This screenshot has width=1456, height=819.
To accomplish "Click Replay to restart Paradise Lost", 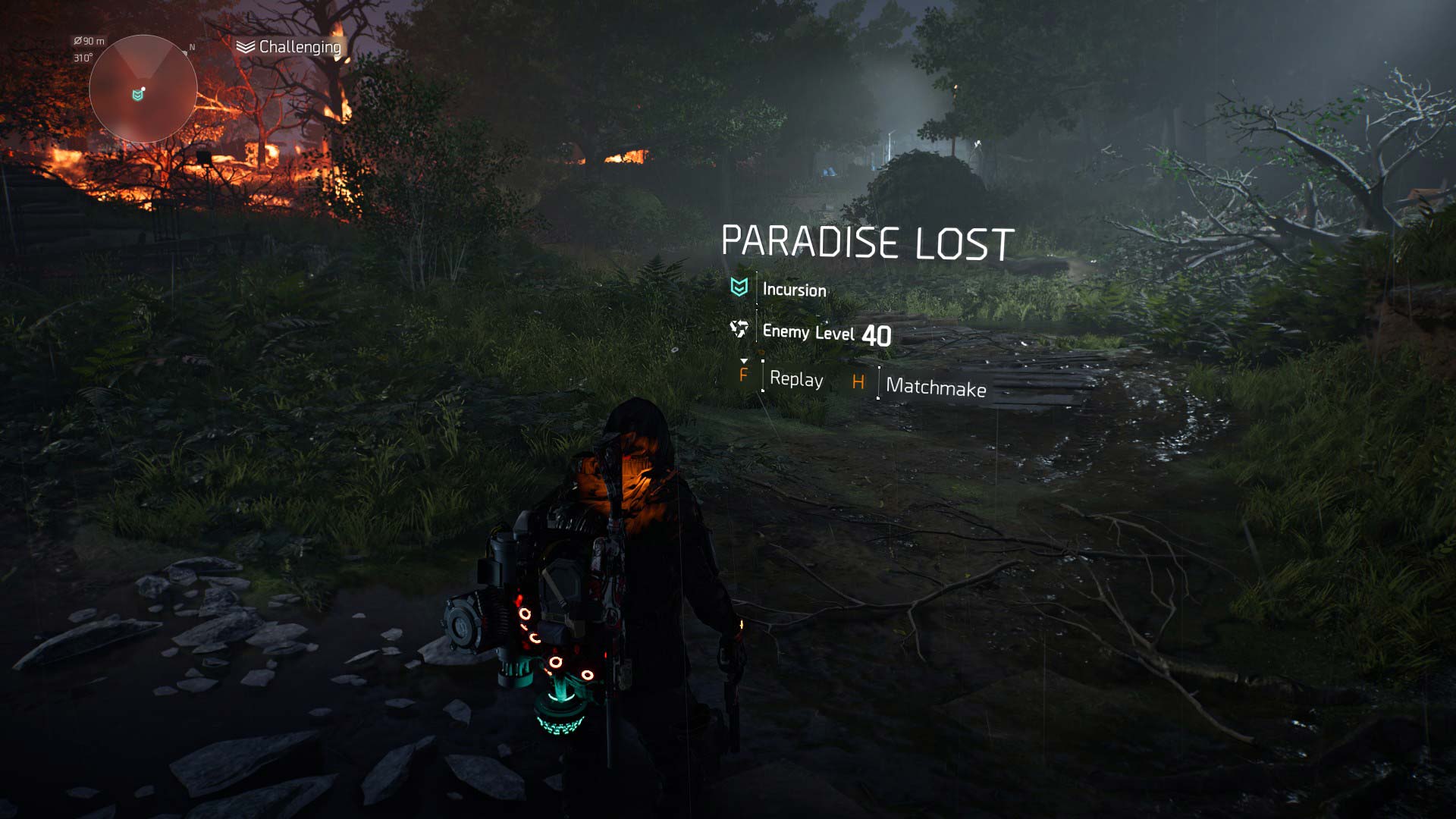I will click(x=797, y=380).
